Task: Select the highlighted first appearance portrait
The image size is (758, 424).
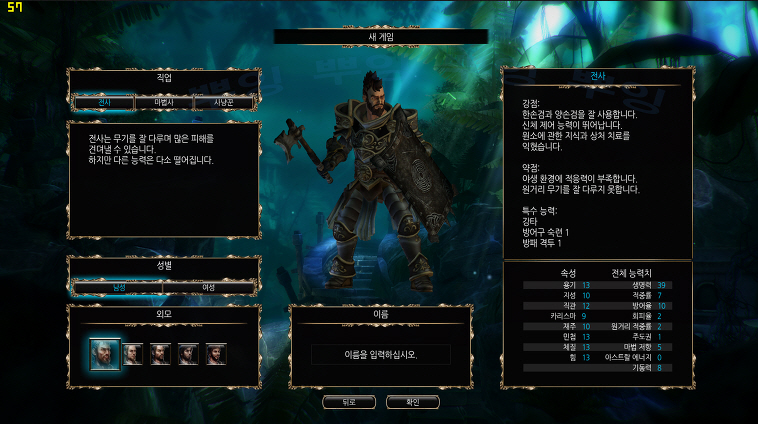Action: [103, 352]
